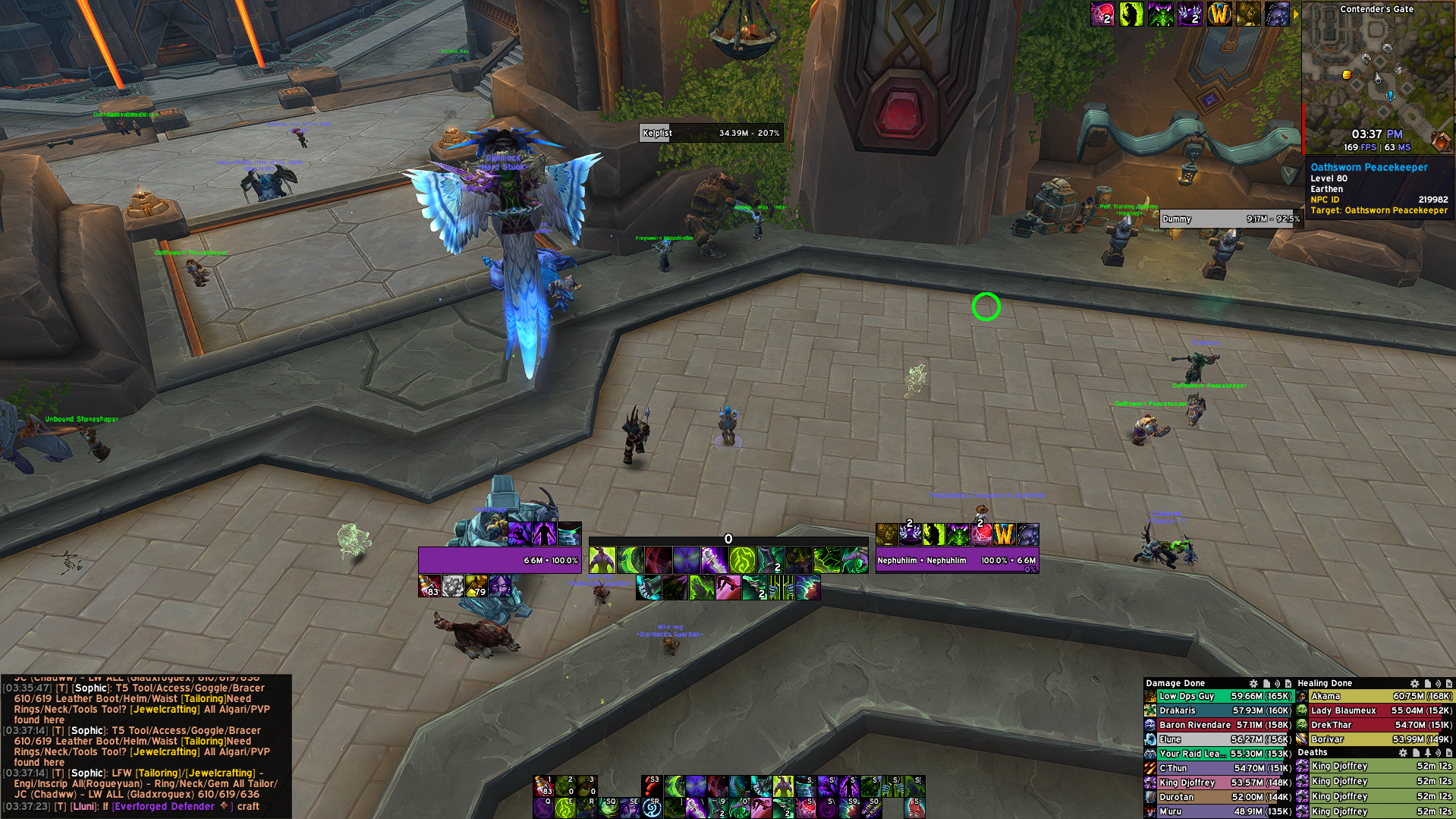Use the green swirl rune ability

[742, 561]
